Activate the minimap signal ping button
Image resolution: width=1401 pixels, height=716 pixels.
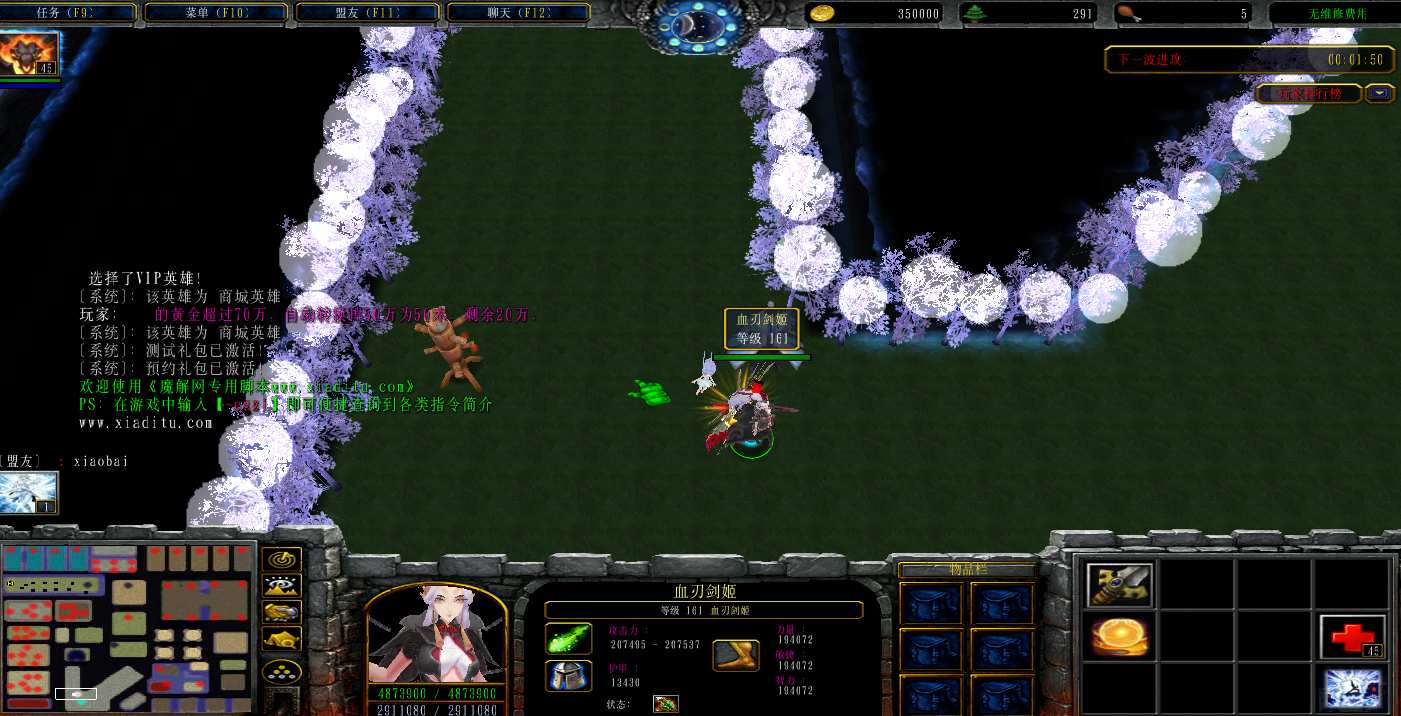point(281,560)
